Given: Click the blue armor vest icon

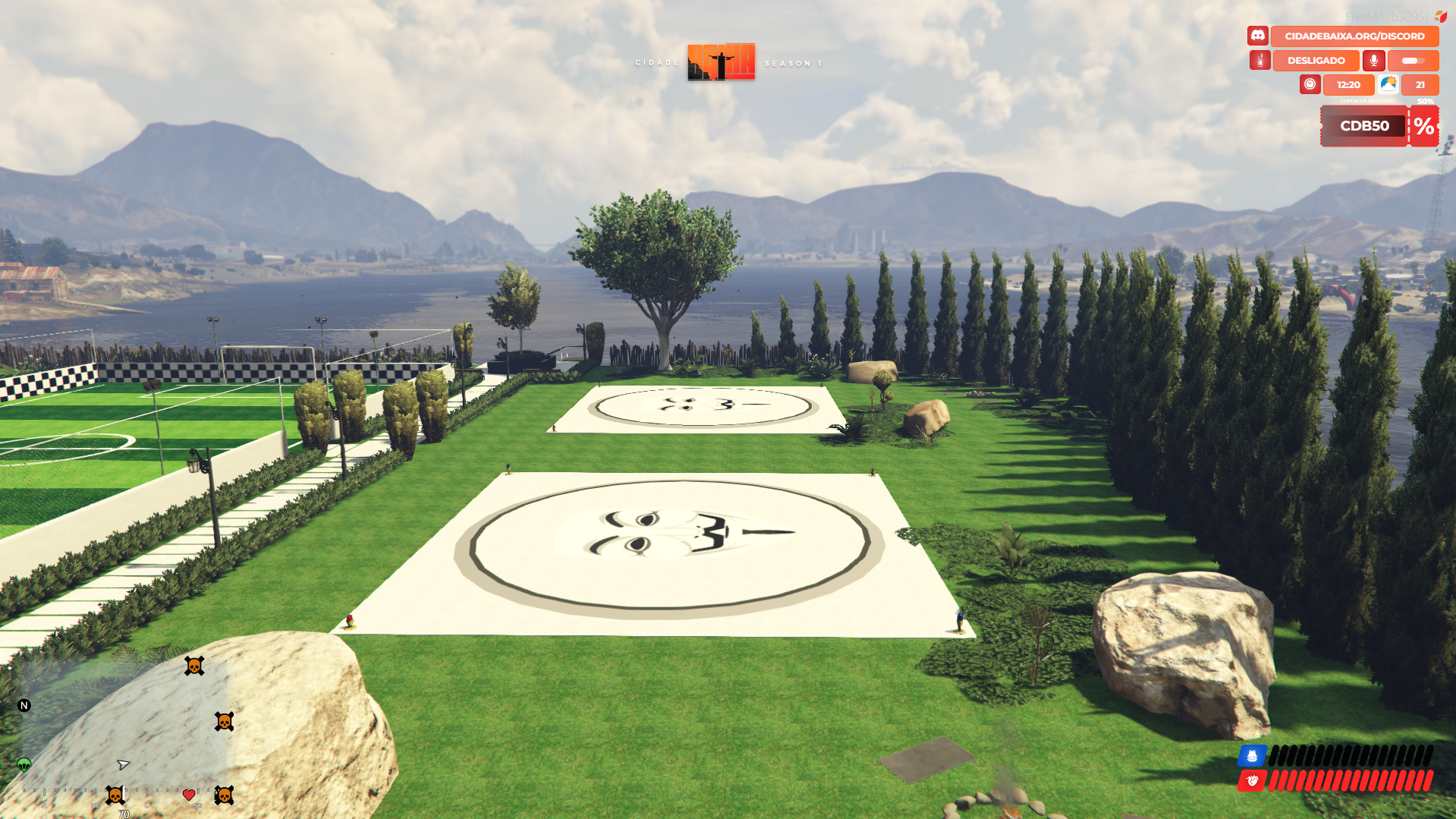Looking at the screenshot, I should point(1252,756).
